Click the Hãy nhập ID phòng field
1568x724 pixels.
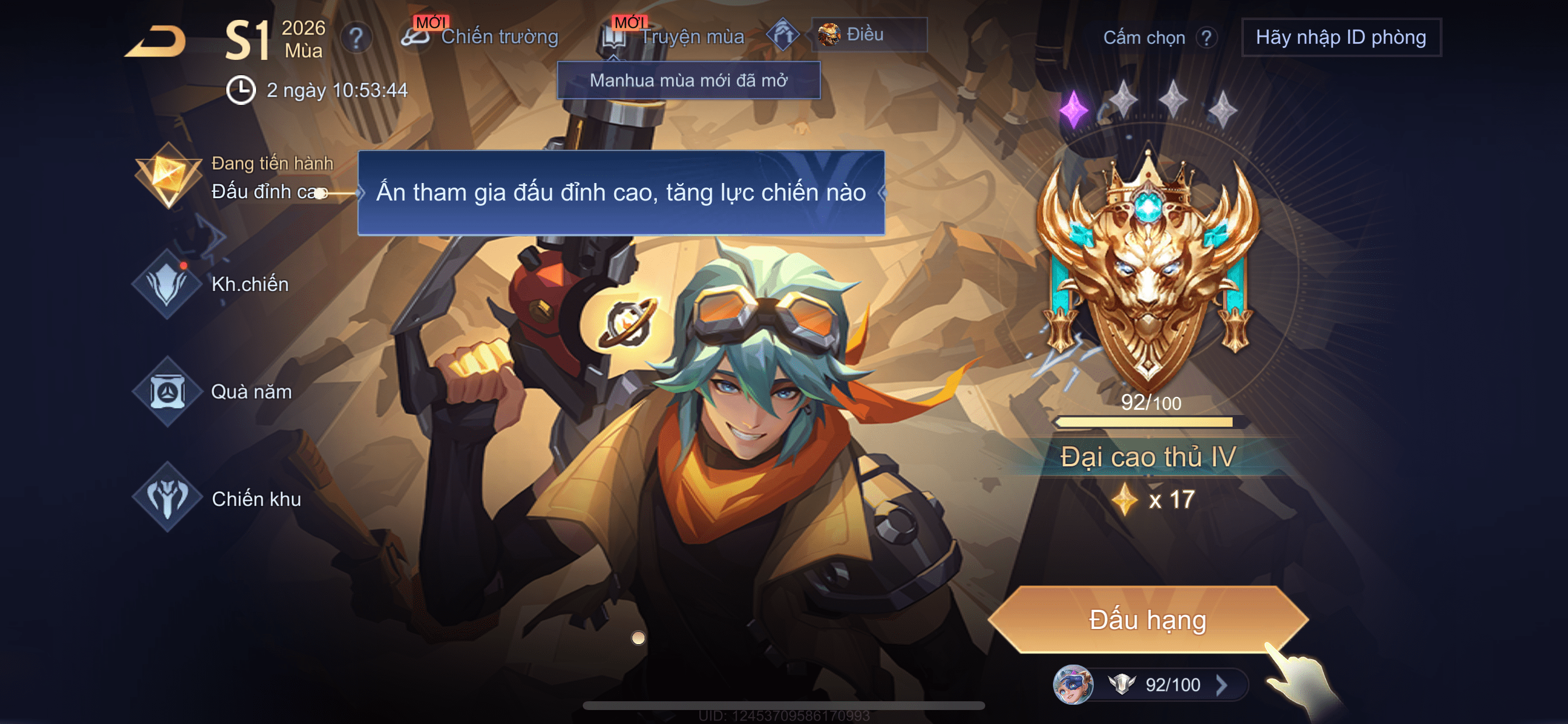[x=1340, y=38]
